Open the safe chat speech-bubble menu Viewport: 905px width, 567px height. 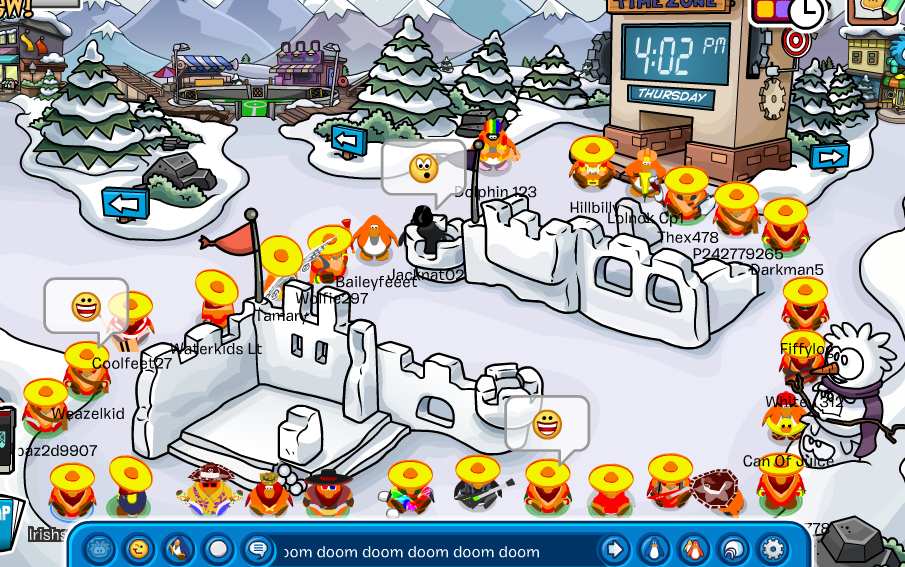click(x=258, y=549)
